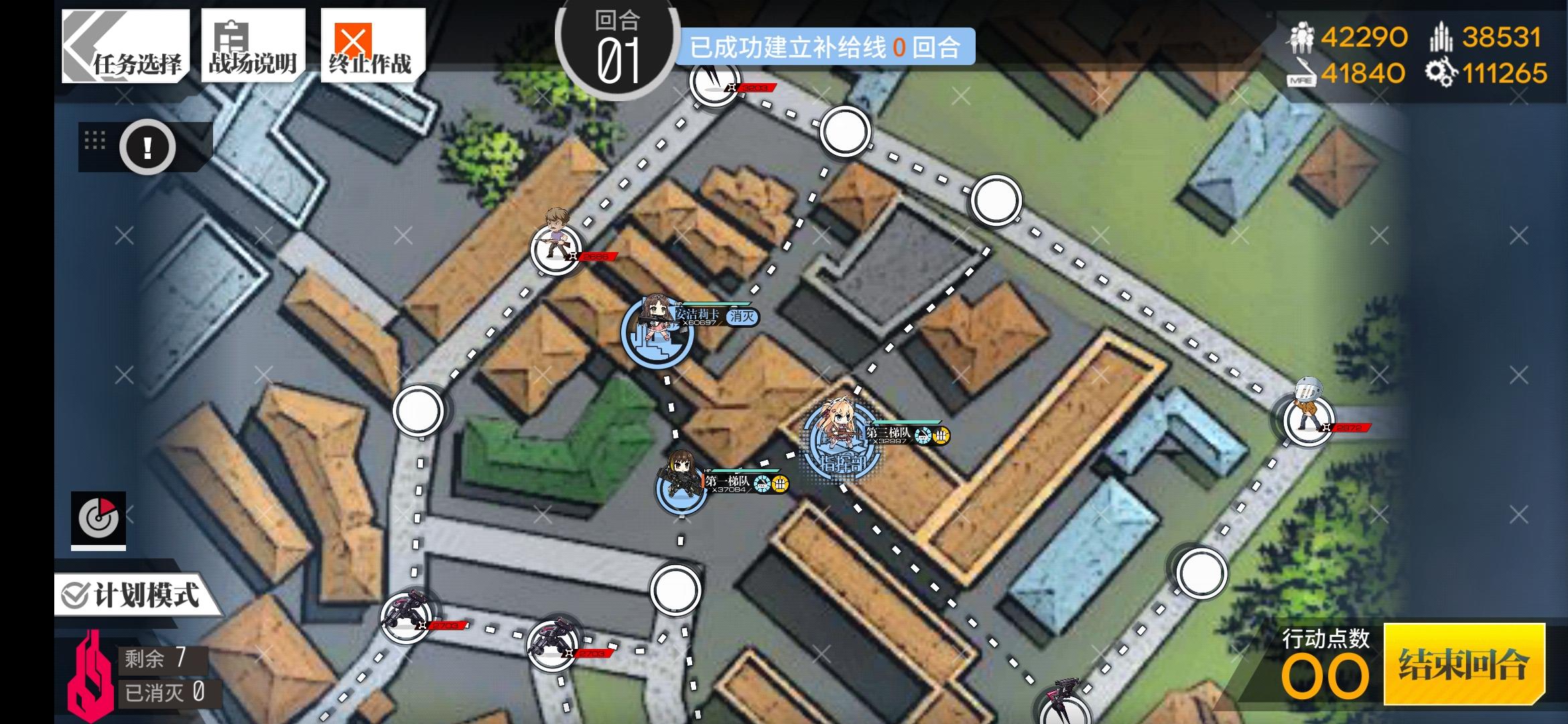The height and width of the screenshot is (724, 1568).
Task: Click the grid exclamation notice icon
Action: click(146, 147)
